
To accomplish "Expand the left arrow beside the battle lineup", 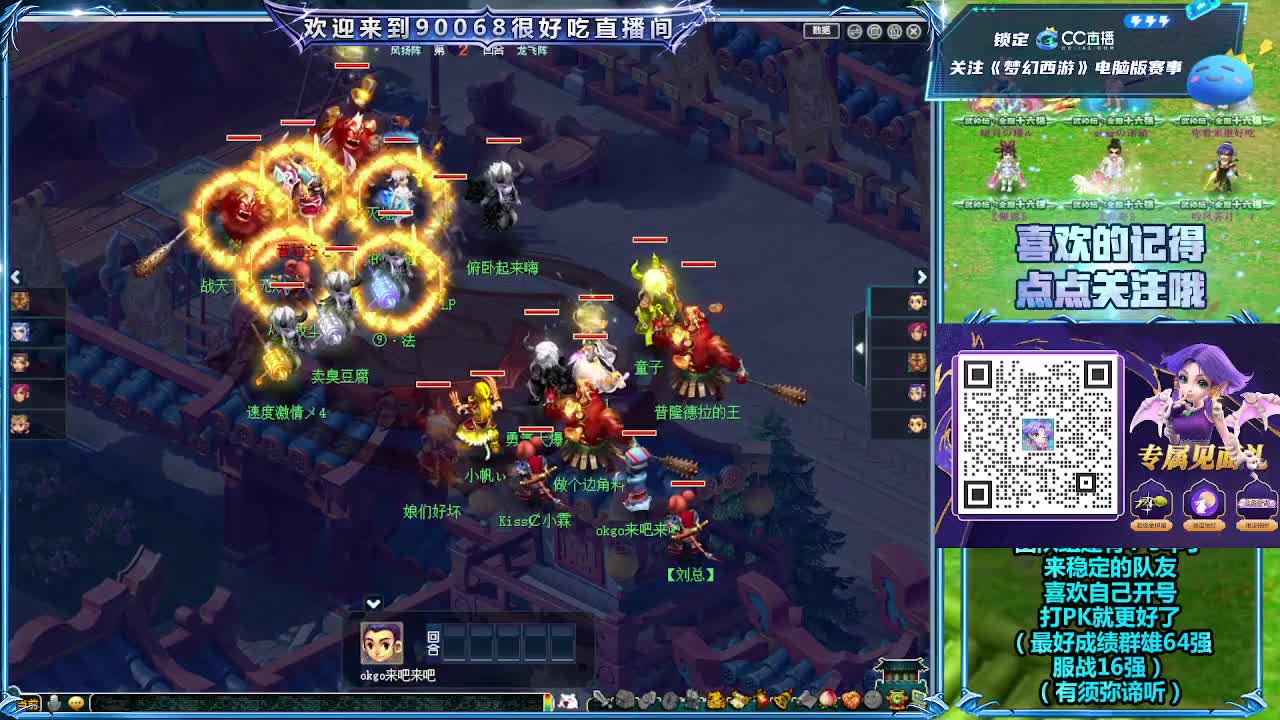I will tap(14, 276).
